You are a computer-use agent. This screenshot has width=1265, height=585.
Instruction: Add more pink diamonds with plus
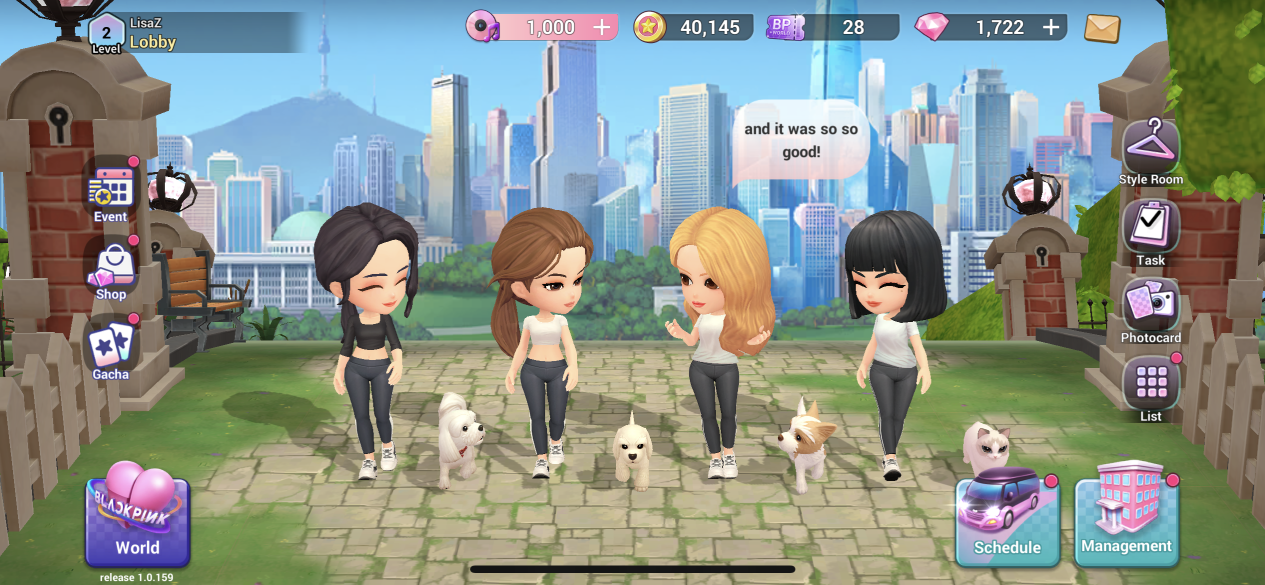pos(1051,28)
